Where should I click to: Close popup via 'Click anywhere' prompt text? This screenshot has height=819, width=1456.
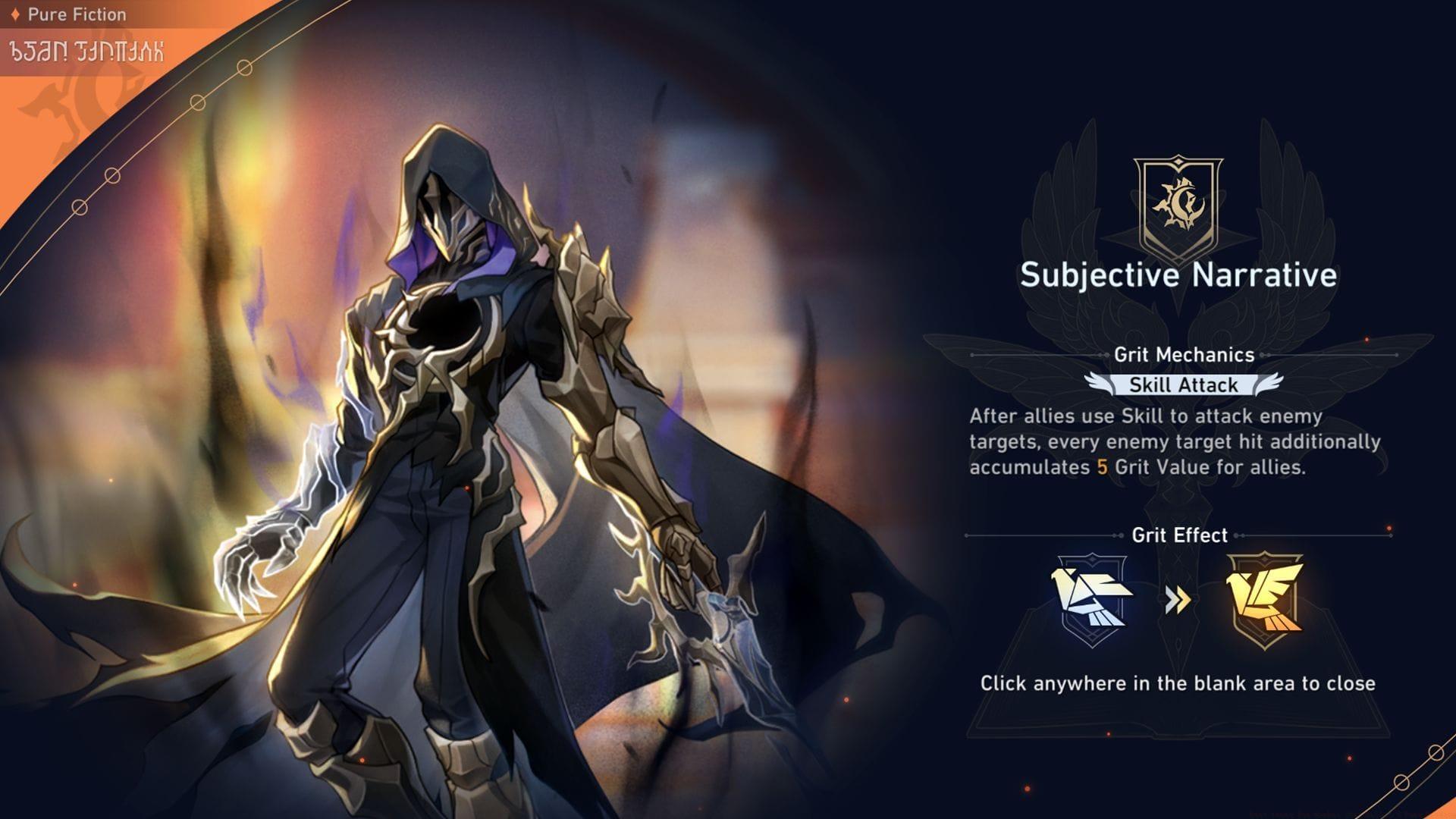(x=1177, y=683)
